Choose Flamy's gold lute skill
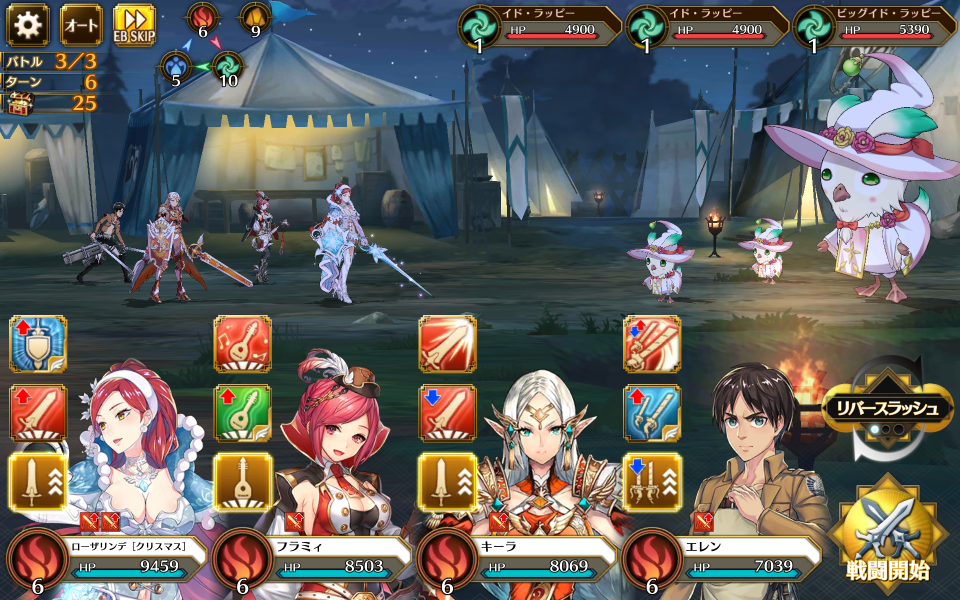960x600 pixels. tap(243, 481)
